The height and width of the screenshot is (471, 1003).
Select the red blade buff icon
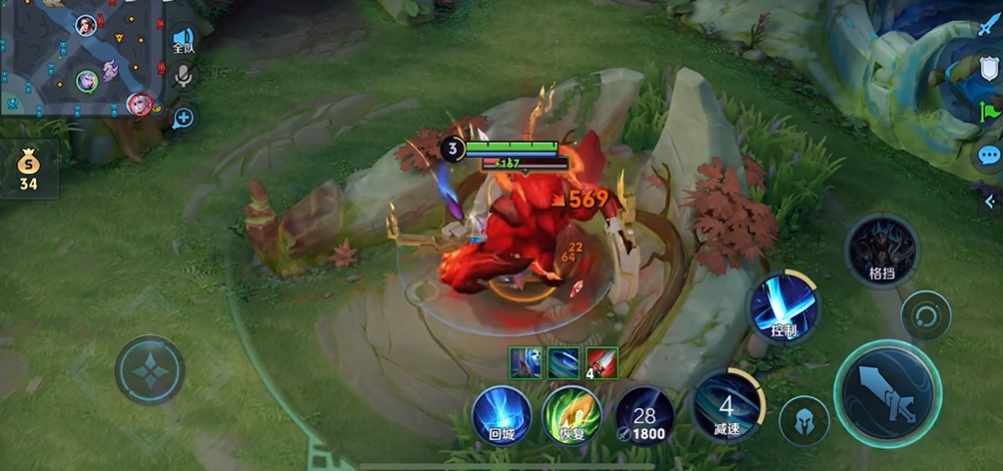[602, 362]
